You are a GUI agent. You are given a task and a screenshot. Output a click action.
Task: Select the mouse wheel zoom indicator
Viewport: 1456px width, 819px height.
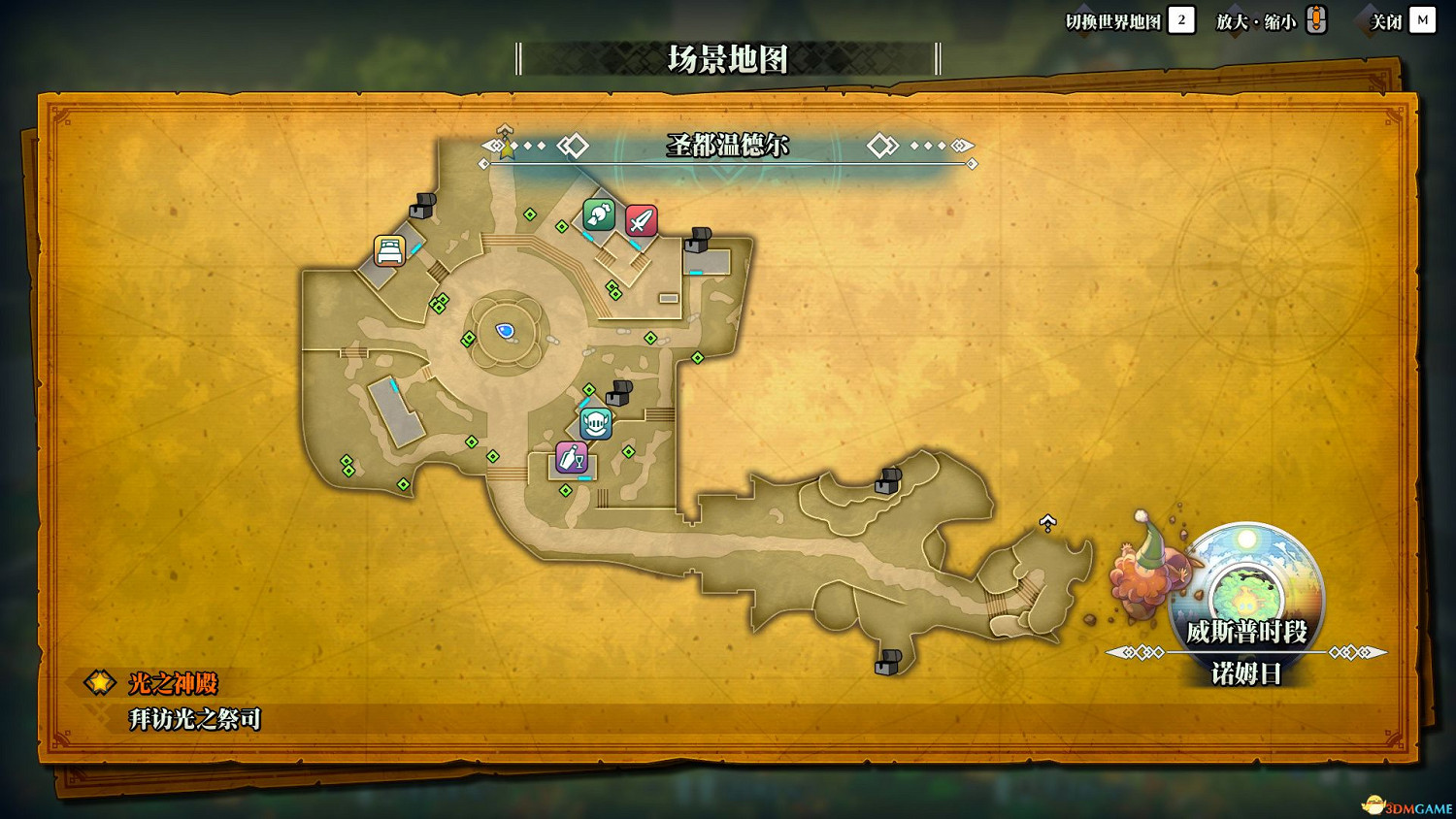tap(1316, 19)
